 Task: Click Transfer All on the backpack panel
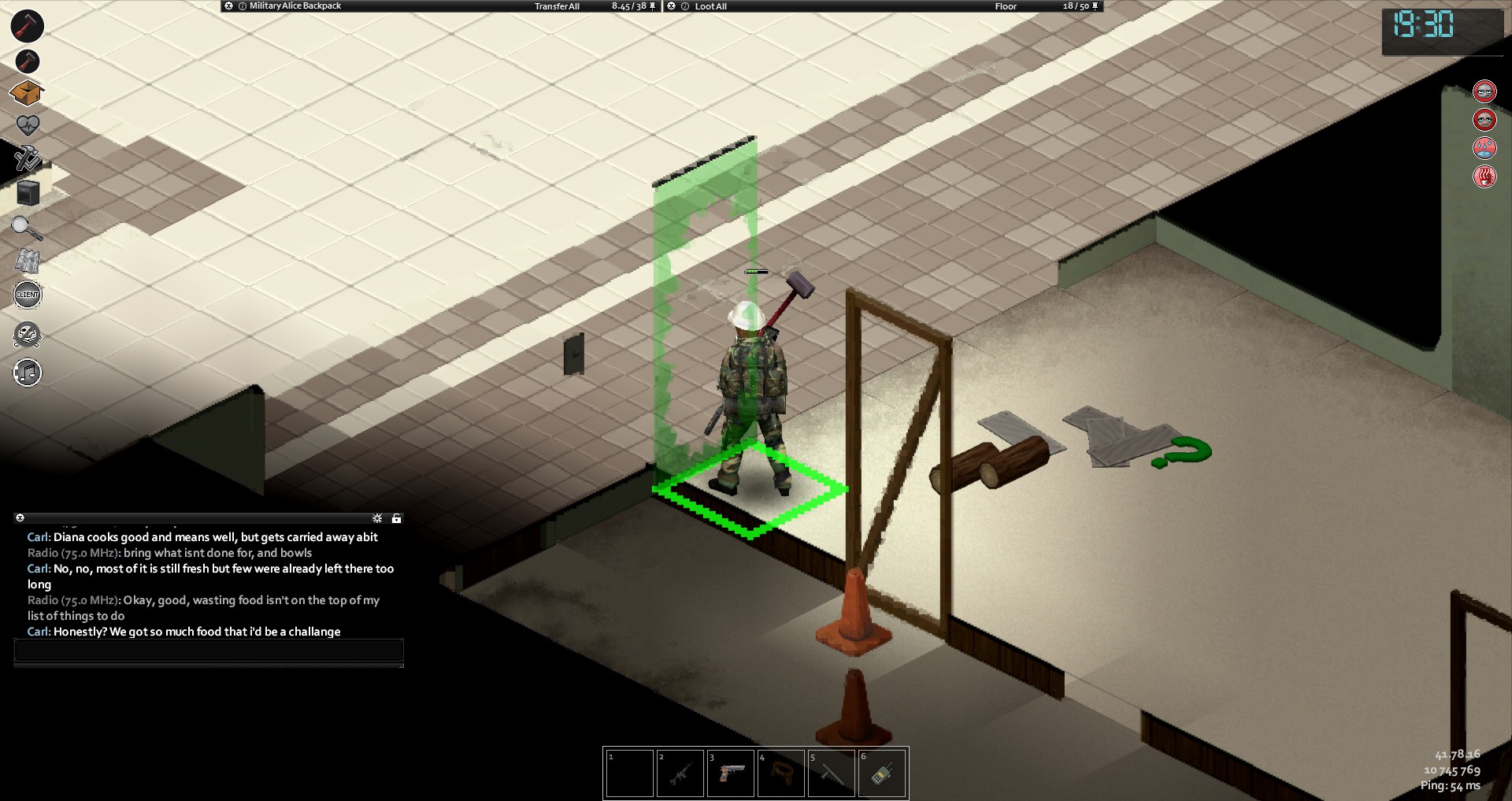(557, 6)
